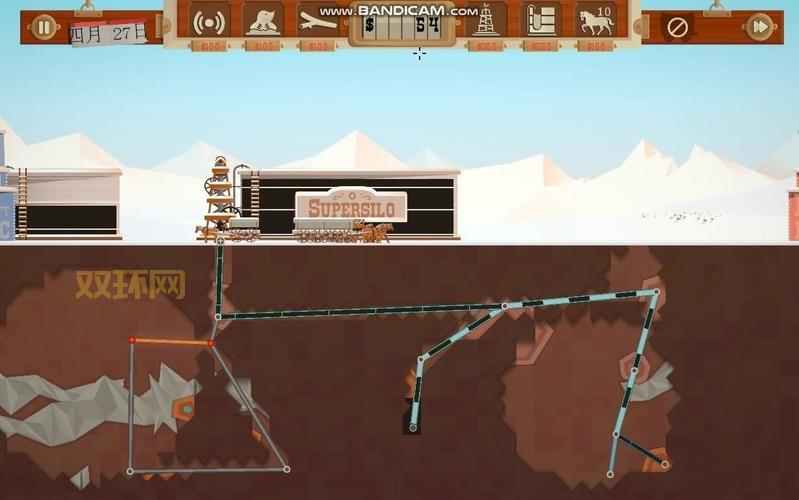Speed up time with fast-forward button
Viewport: 799px width, 500px height.
(x=760, y=27)
